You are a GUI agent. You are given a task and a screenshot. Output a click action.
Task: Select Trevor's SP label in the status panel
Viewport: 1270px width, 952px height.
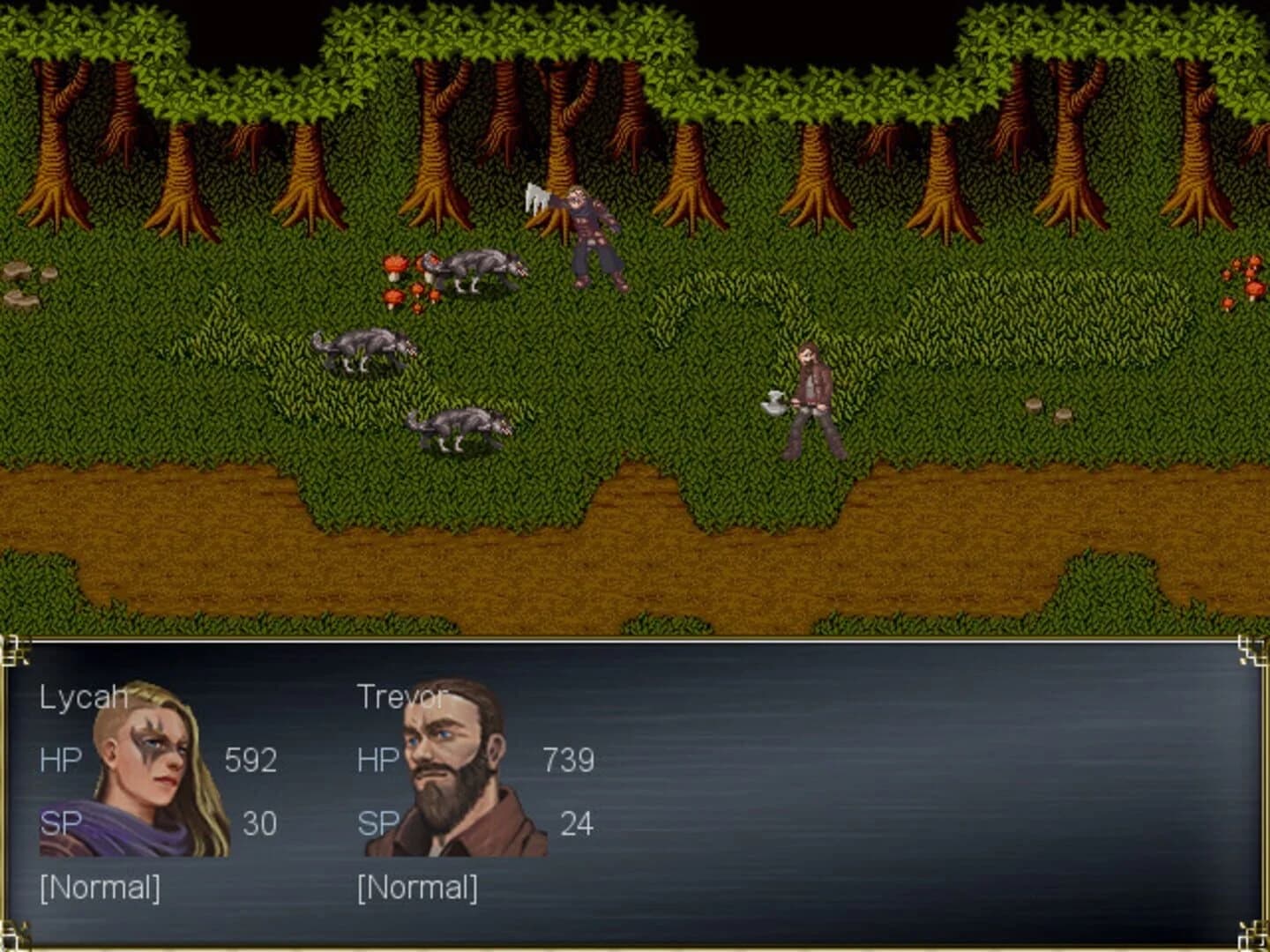tap(377, 825)
